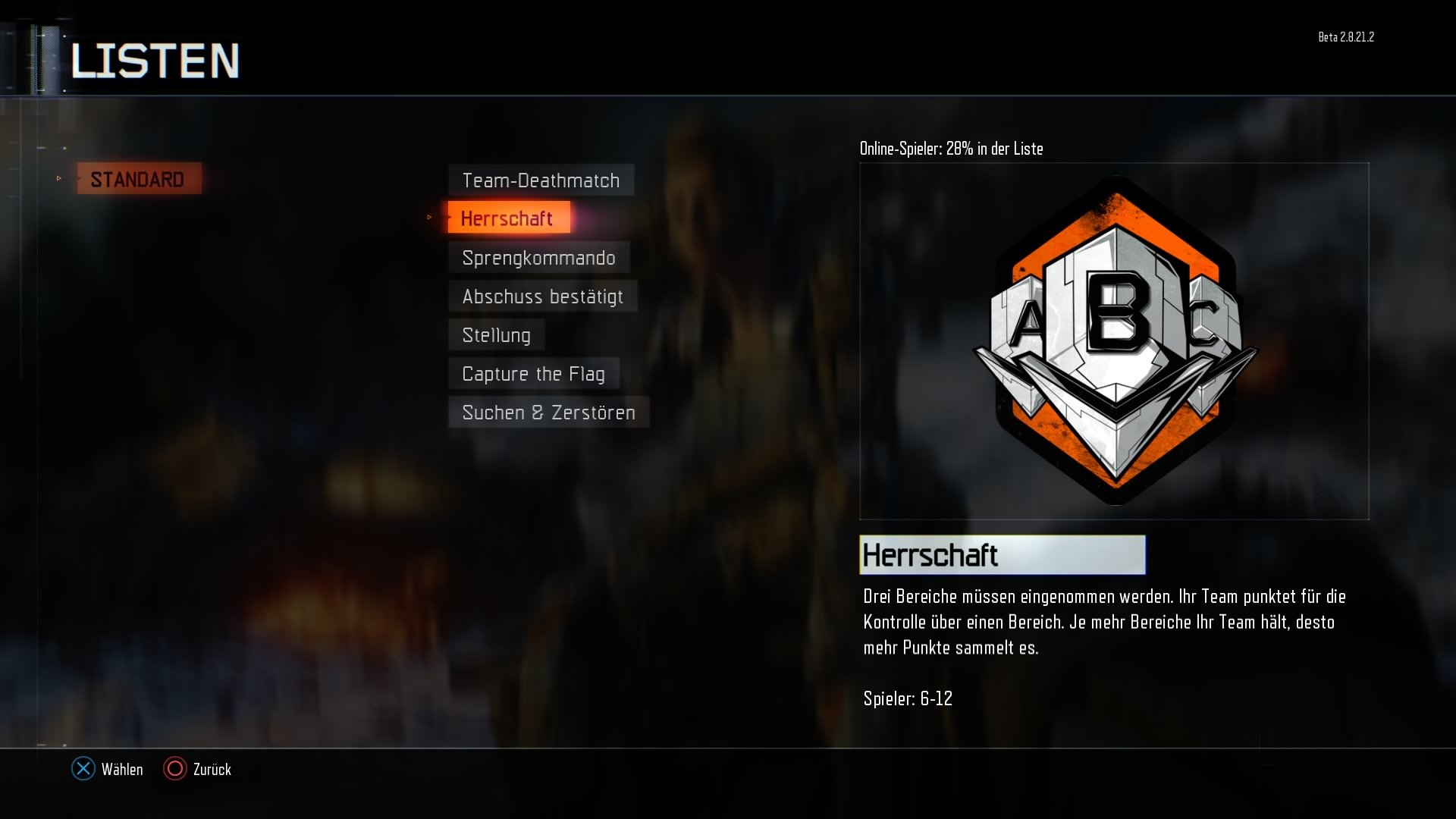The width and height of the screenshot is (1456, 819).
Task: Select the Capture the Flag entry
Action: click(x=534, y=373)
